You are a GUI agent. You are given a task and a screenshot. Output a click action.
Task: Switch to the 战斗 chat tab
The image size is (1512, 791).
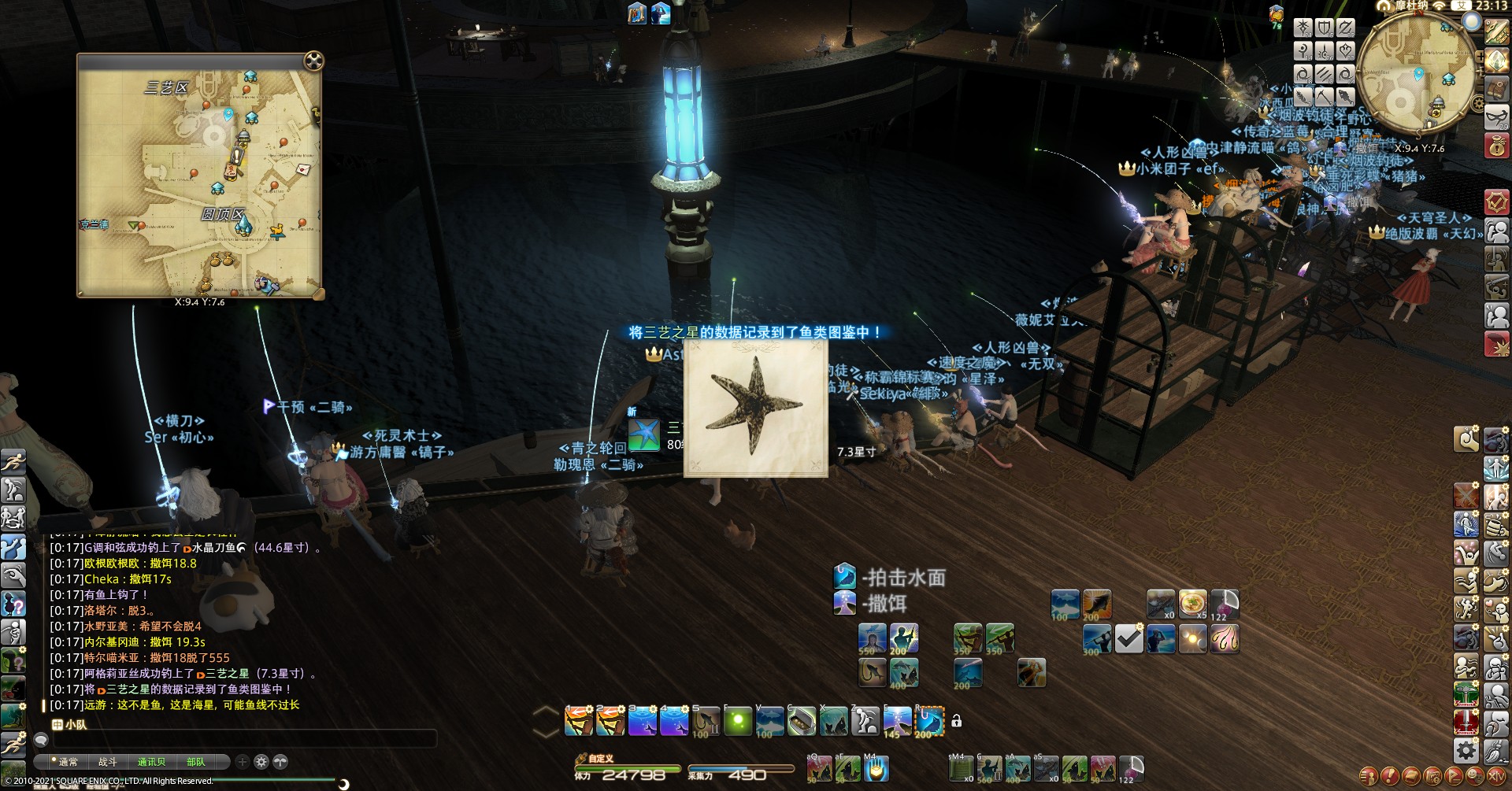[108, 762]
